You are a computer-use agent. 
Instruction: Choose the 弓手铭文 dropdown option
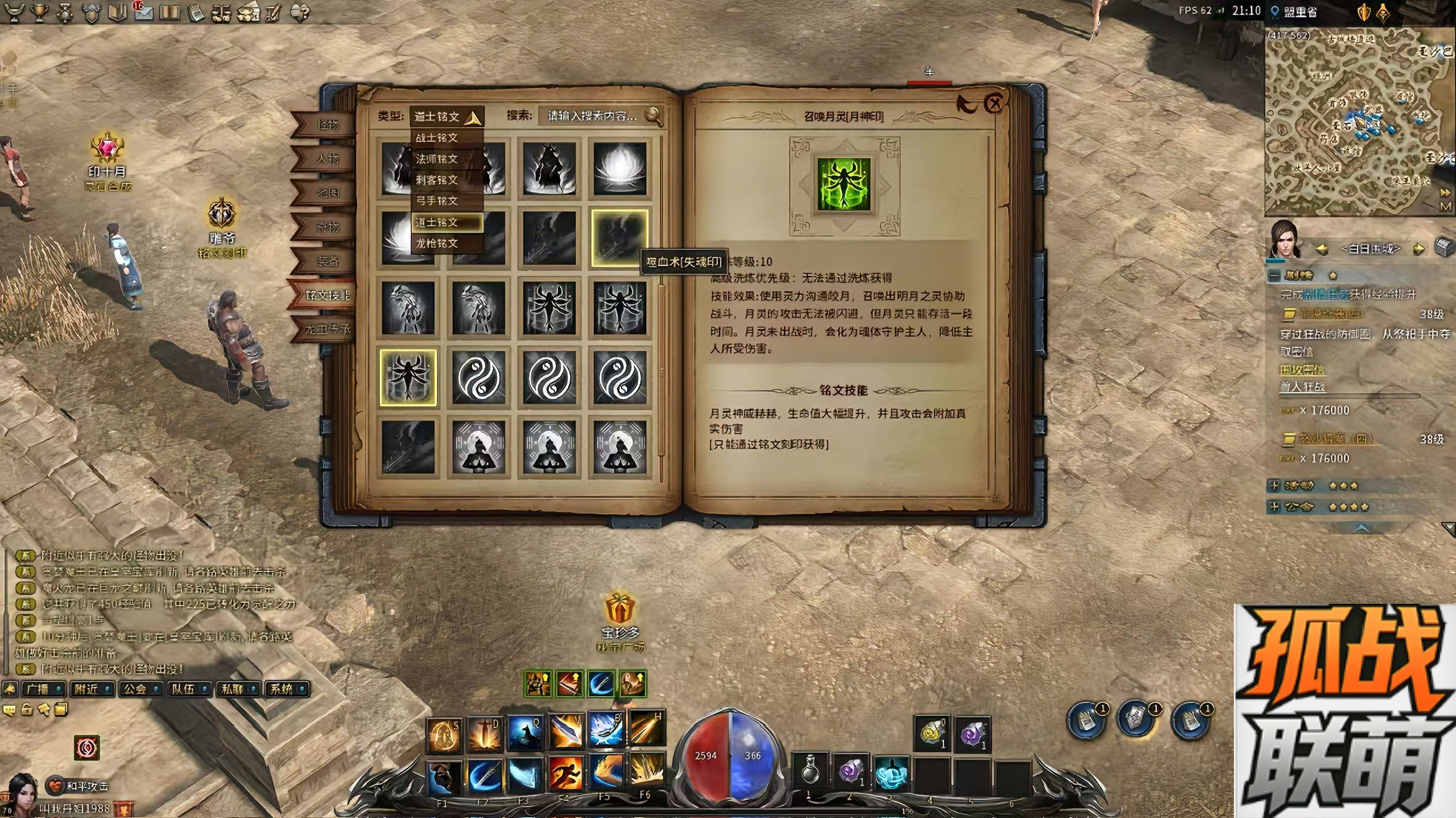pyautogui.click(x=437, y=201)
